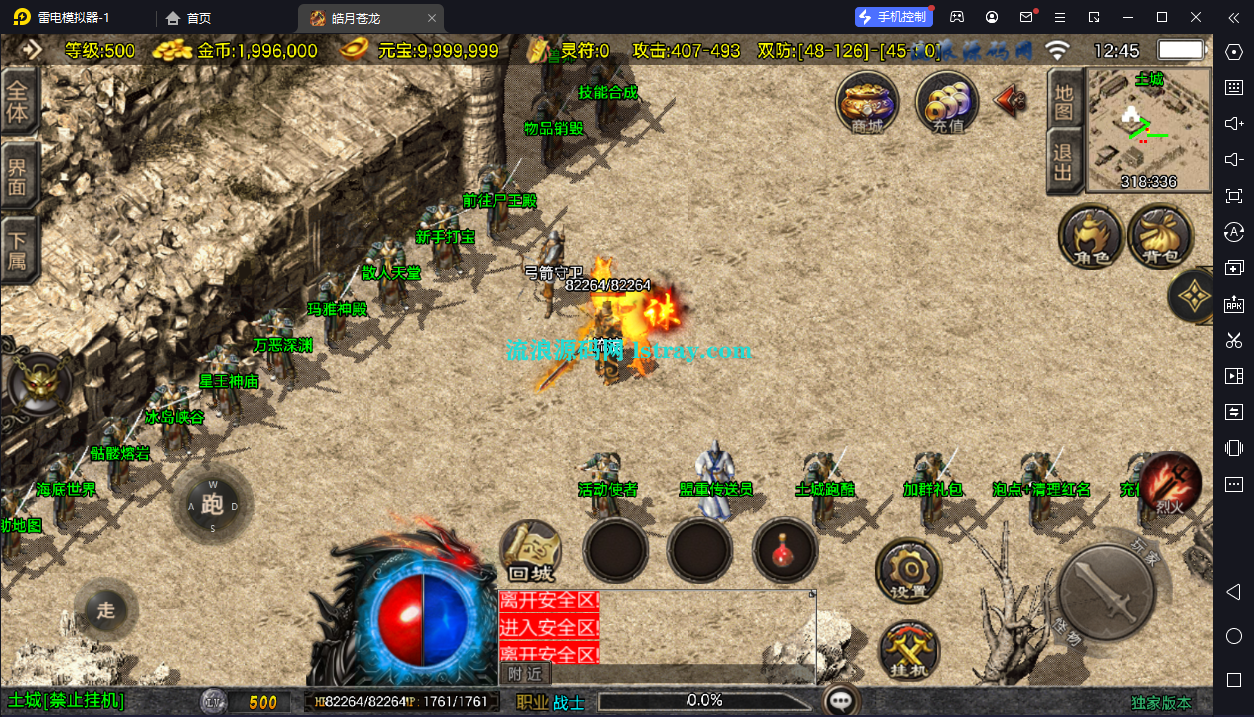Screen dimensions: 1254x717
Task: Click the 地图 map button
Action: click(1063, 98)
